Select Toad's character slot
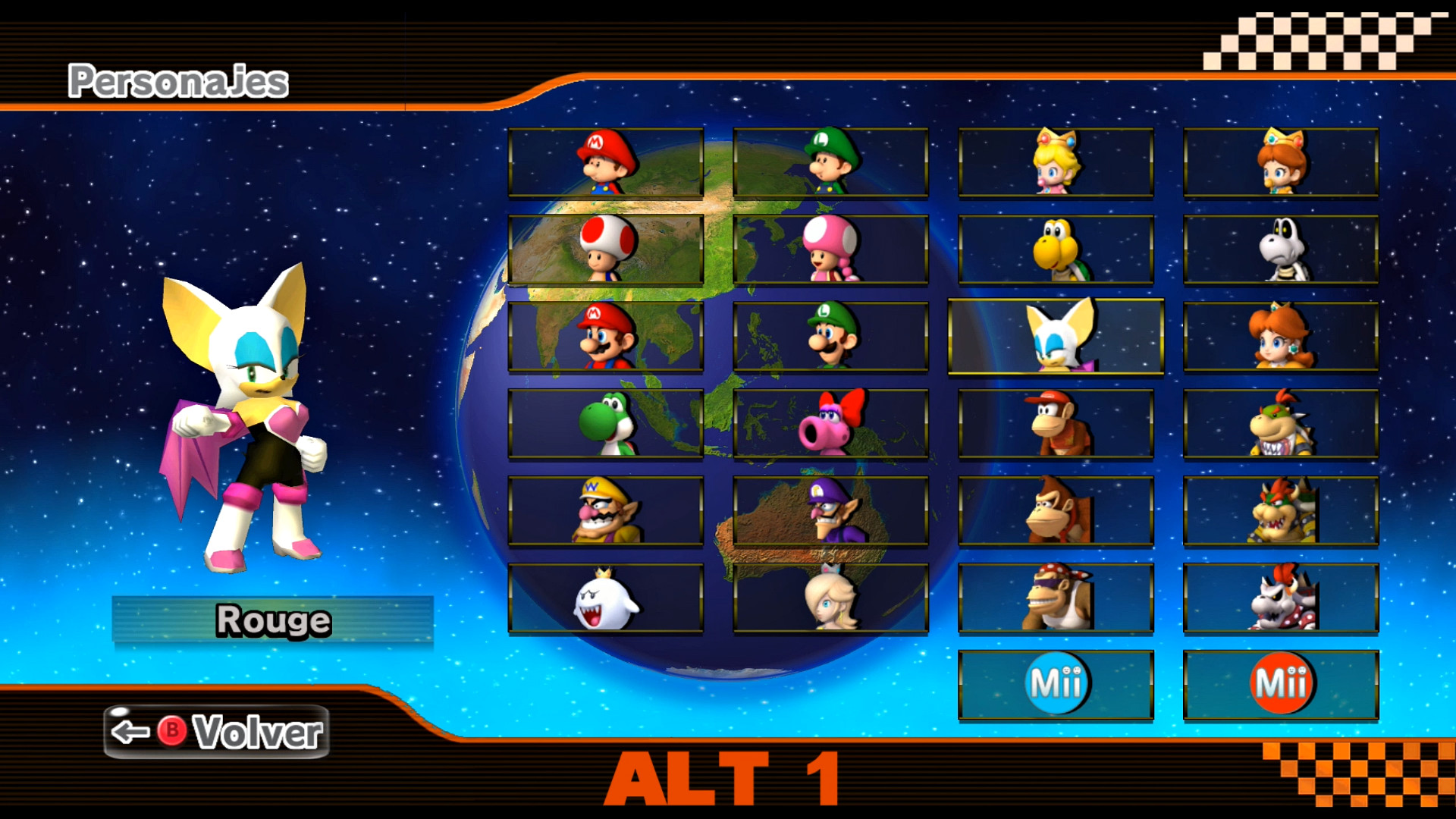 (604, 250)
